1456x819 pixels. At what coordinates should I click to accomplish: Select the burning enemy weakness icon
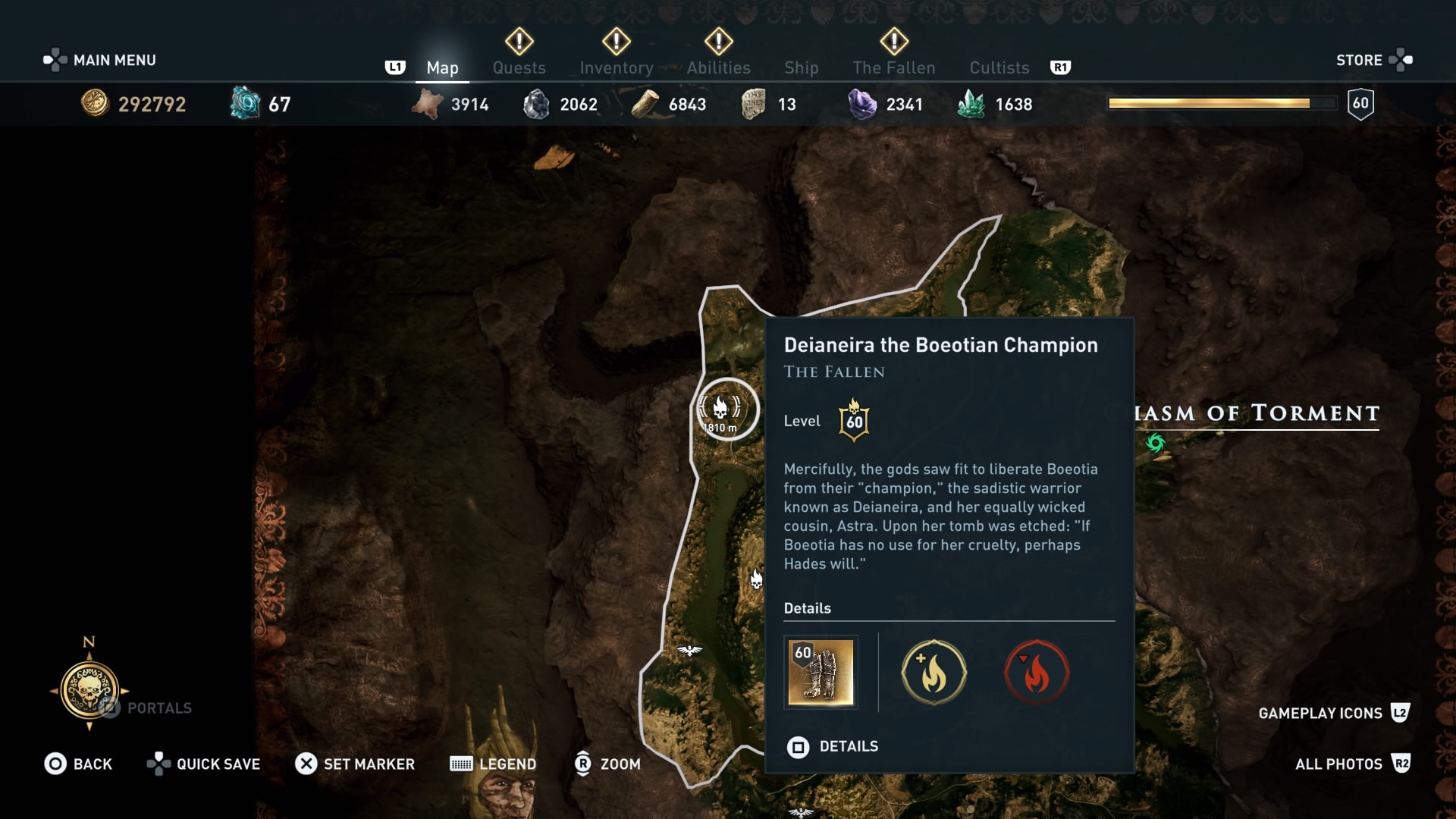pyautogui.click(x=1037, y=673)
